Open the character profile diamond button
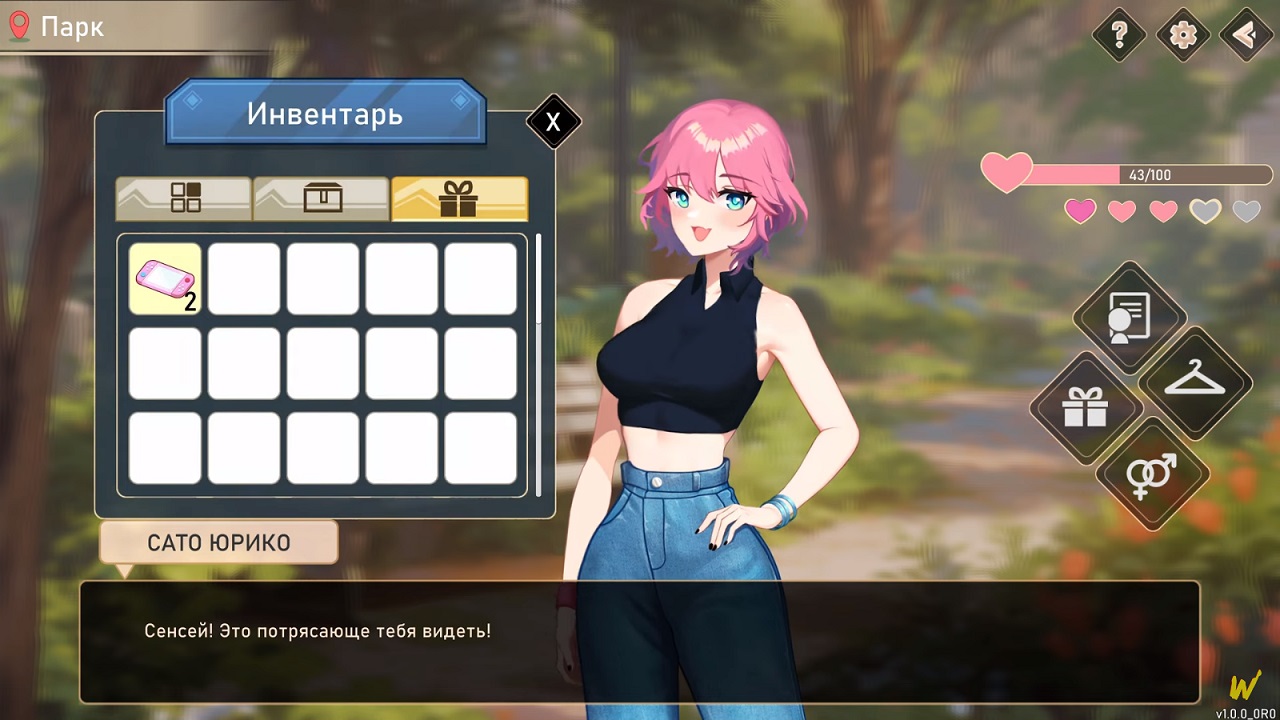 click(x=1130, y=318)
